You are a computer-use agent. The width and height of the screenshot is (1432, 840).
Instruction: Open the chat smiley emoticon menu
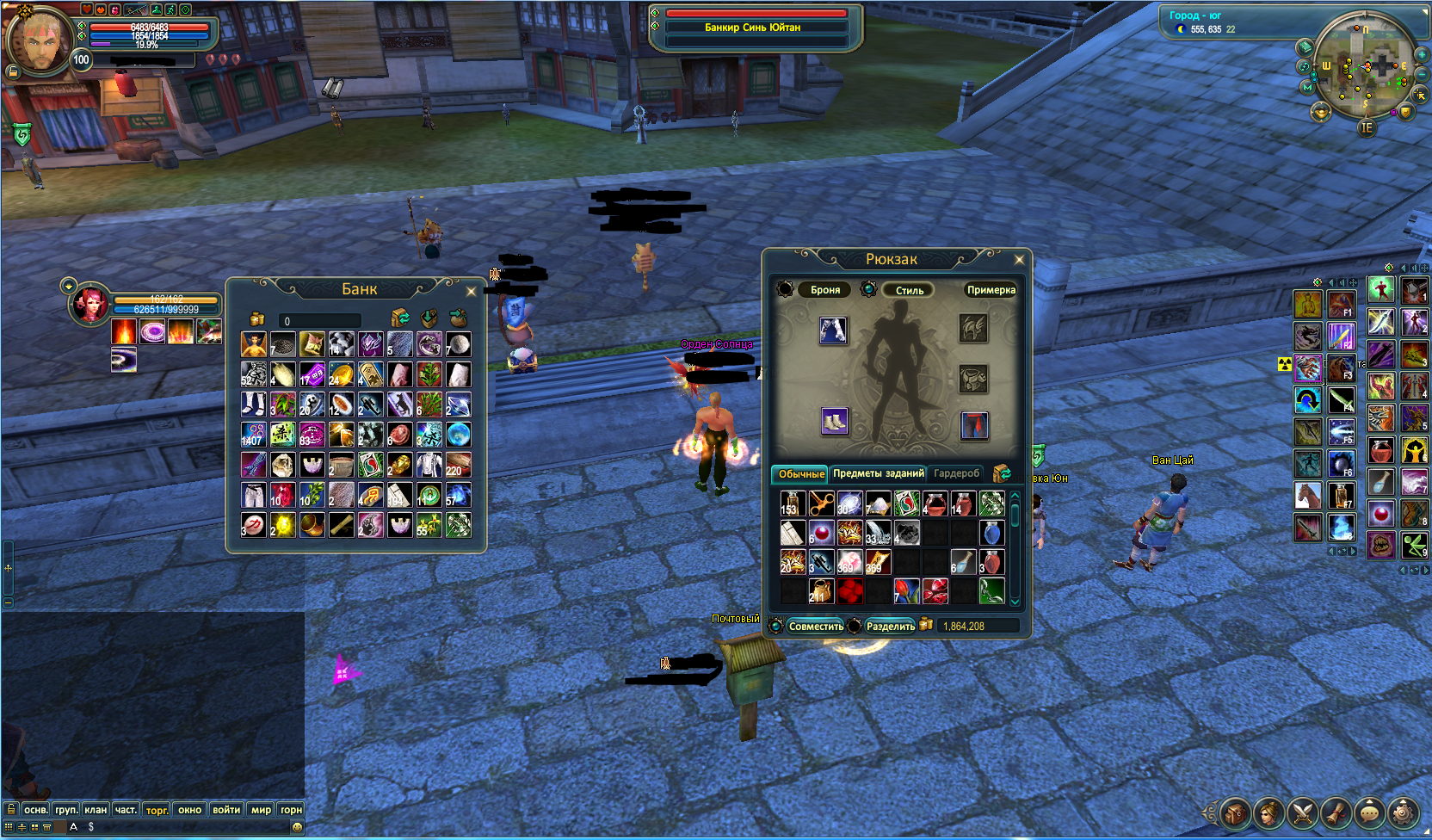click(297, 827)
